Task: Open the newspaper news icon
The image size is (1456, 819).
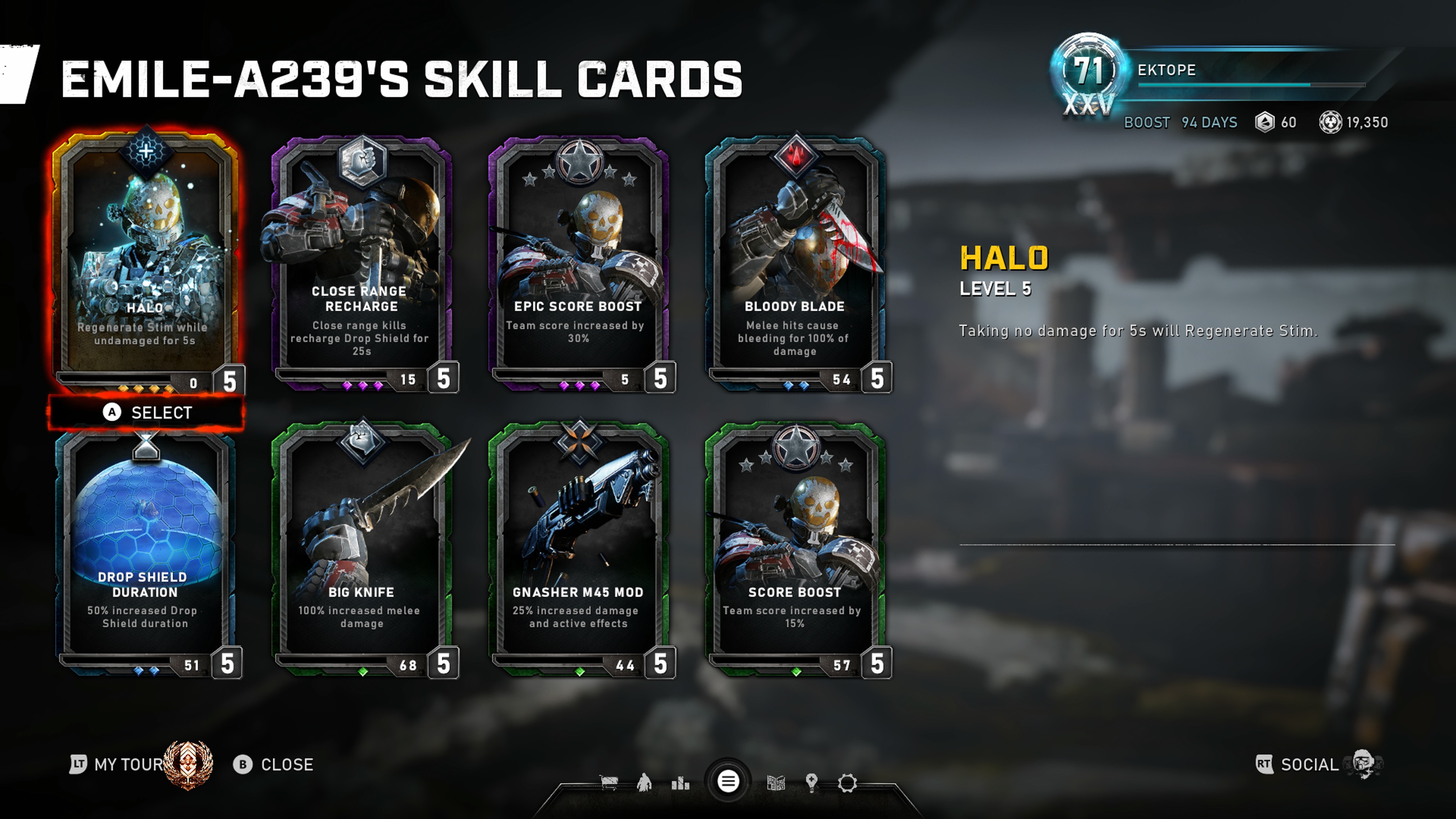Action: tap(775, 783)
